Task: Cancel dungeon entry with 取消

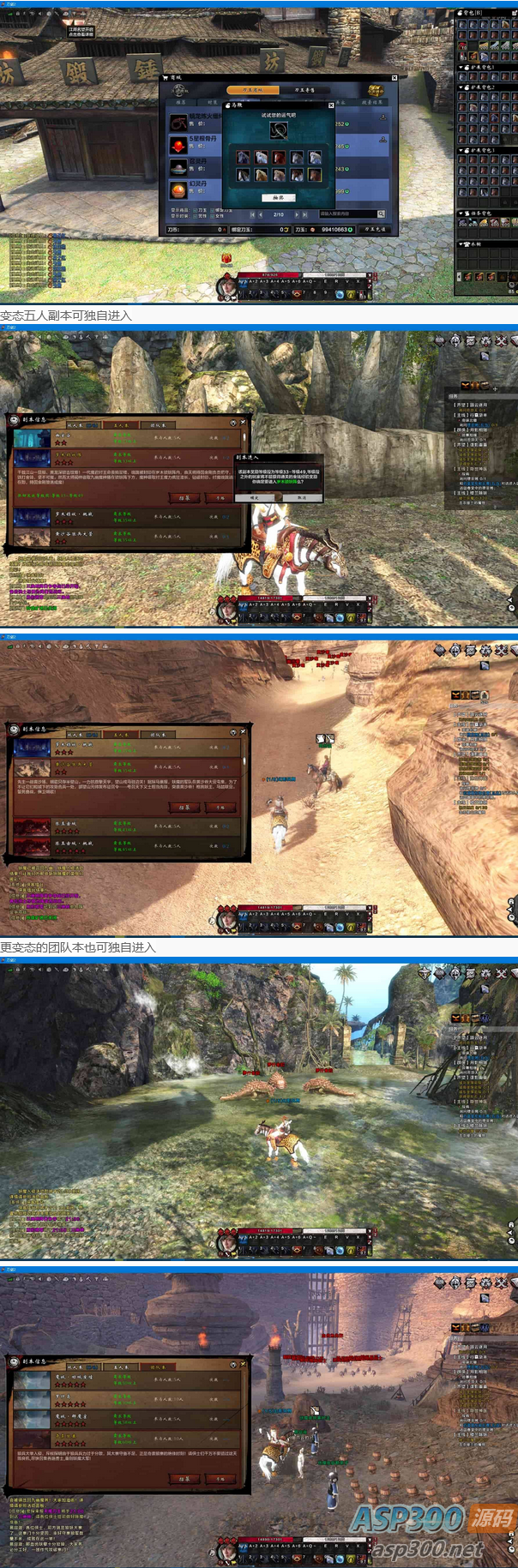Action: click(301, 497)
